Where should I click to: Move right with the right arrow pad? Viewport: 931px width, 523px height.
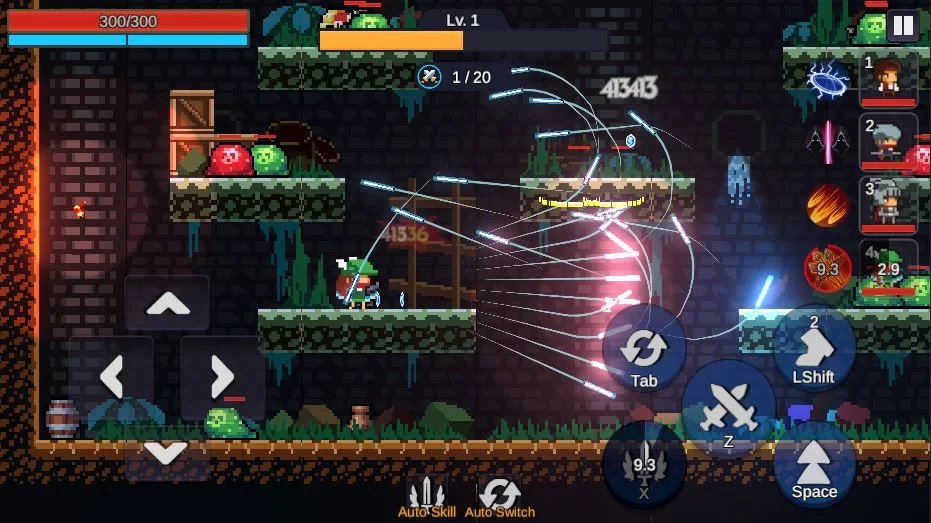click(222, 376)
